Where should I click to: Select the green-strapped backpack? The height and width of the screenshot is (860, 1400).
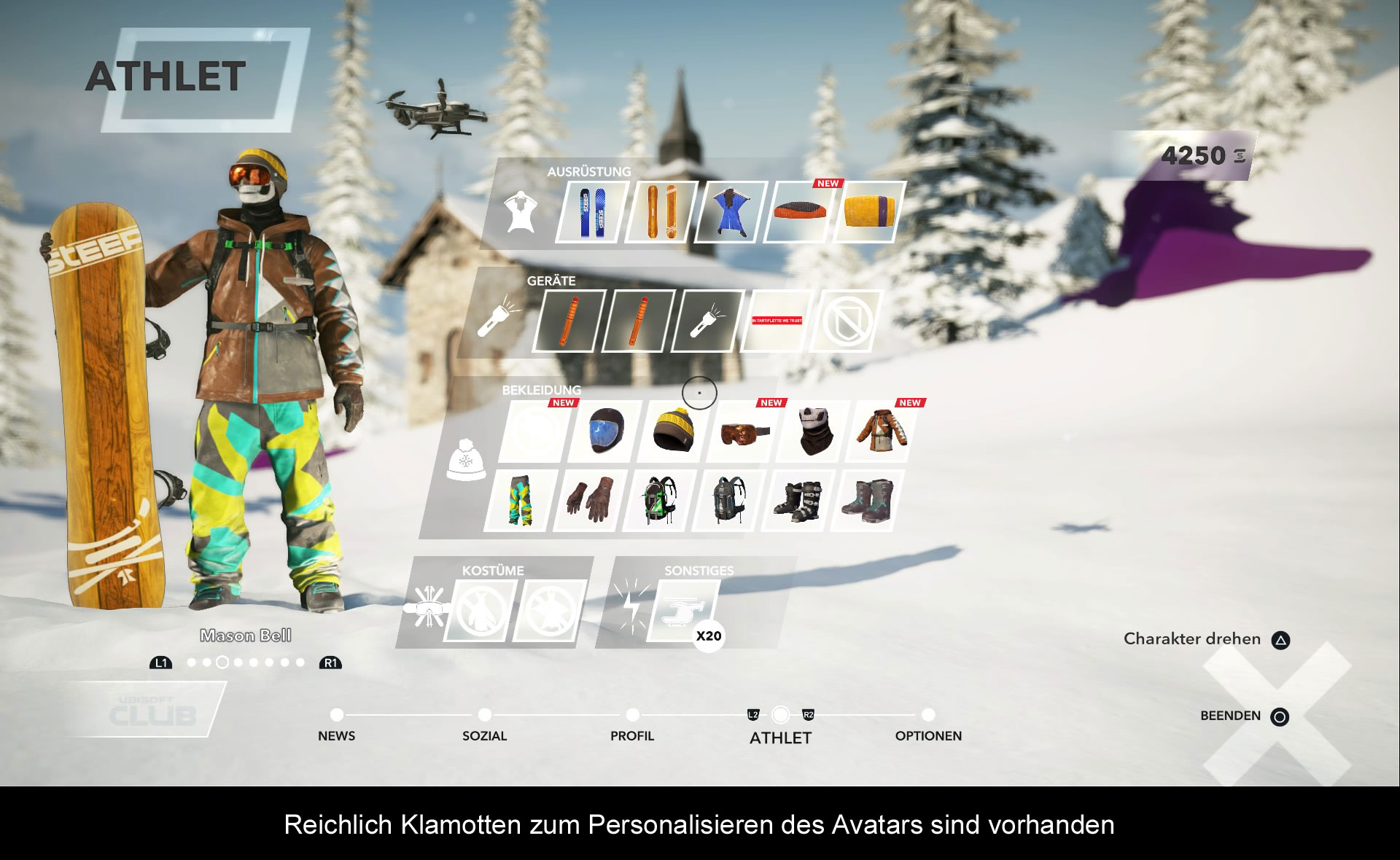[658, 501]
